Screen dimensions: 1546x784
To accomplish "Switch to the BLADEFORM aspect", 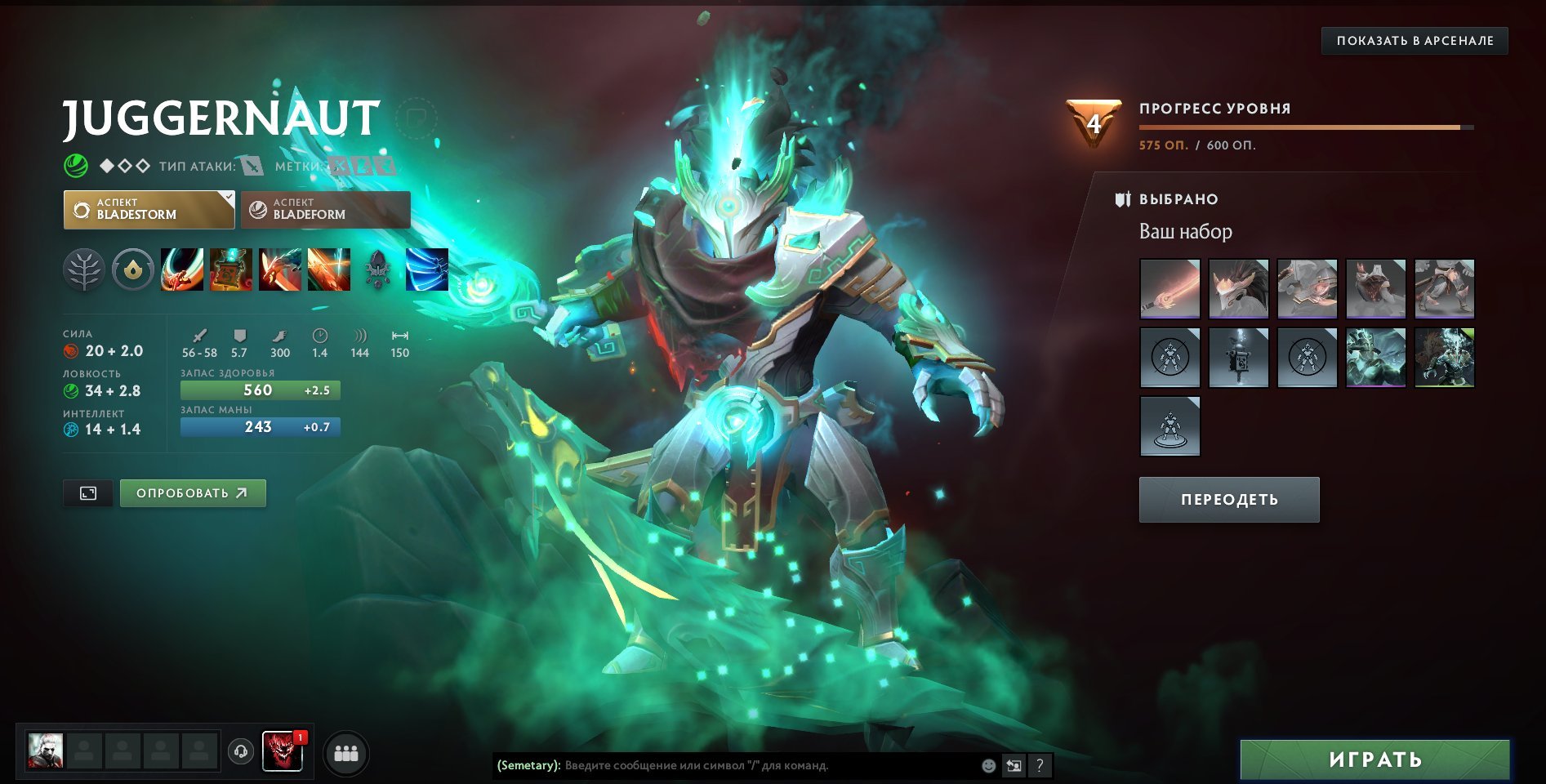I will [325, 210].
